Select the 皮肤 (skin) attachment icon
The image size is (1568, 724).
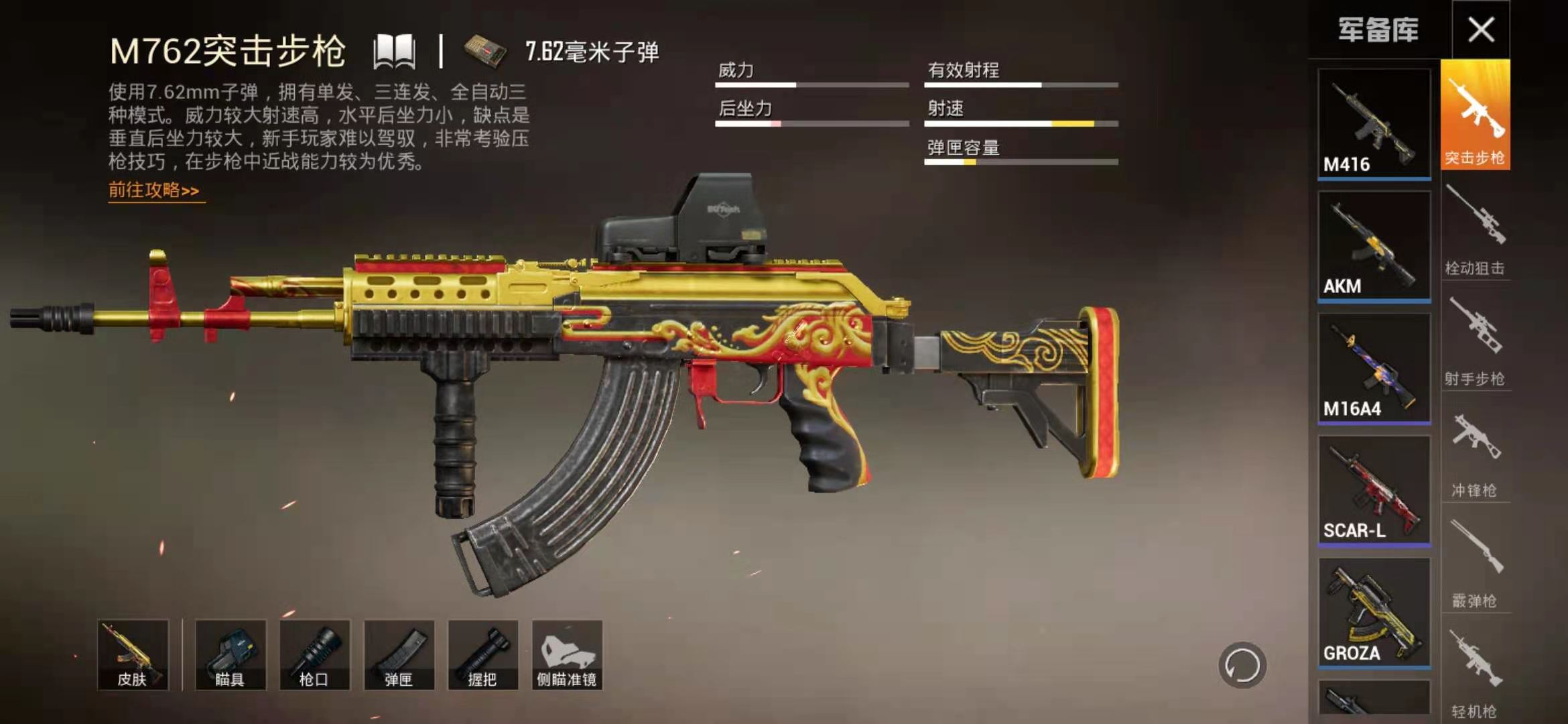click(x=134, y=654)
